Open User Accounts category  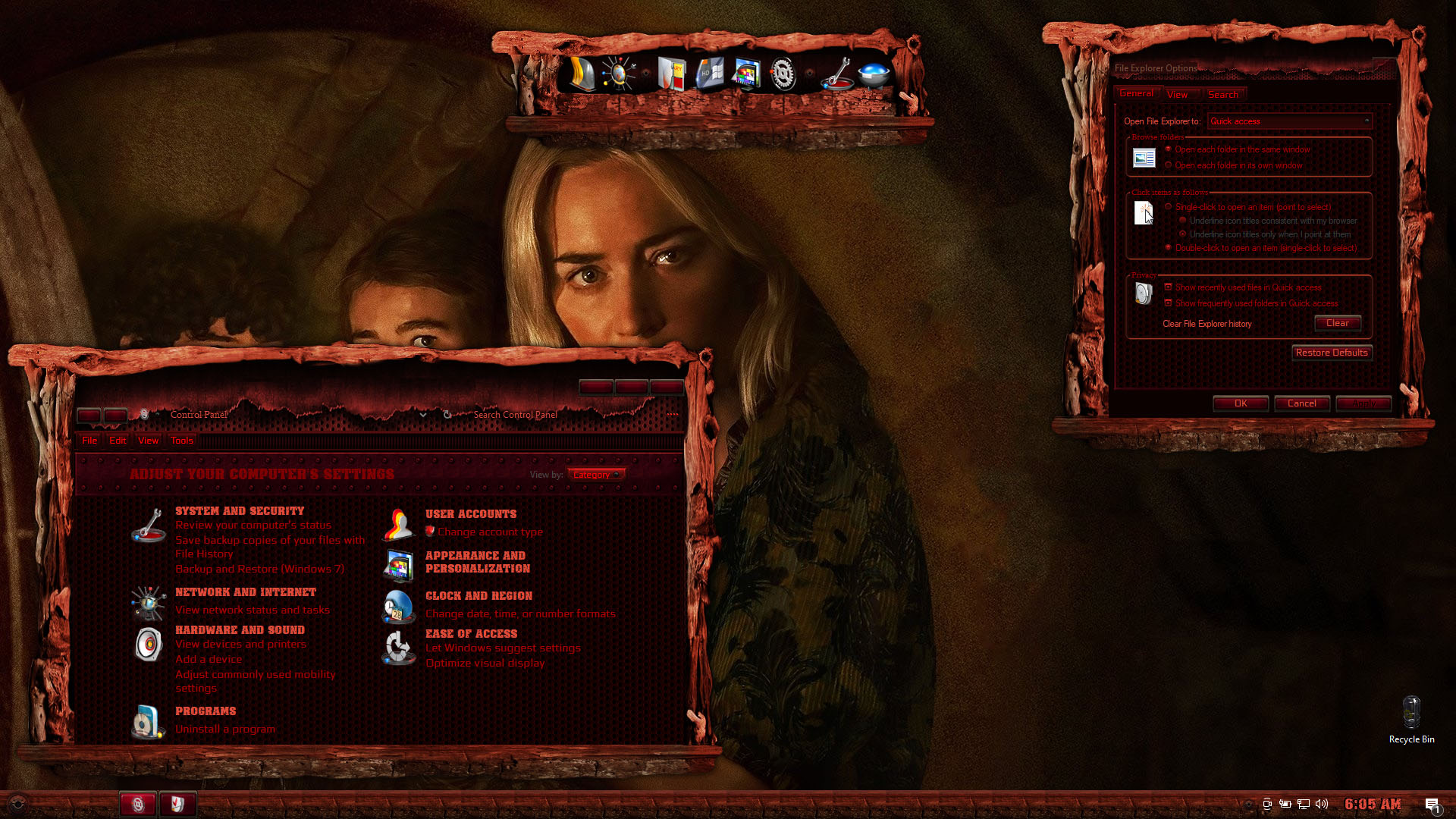(x=470, y=514)
